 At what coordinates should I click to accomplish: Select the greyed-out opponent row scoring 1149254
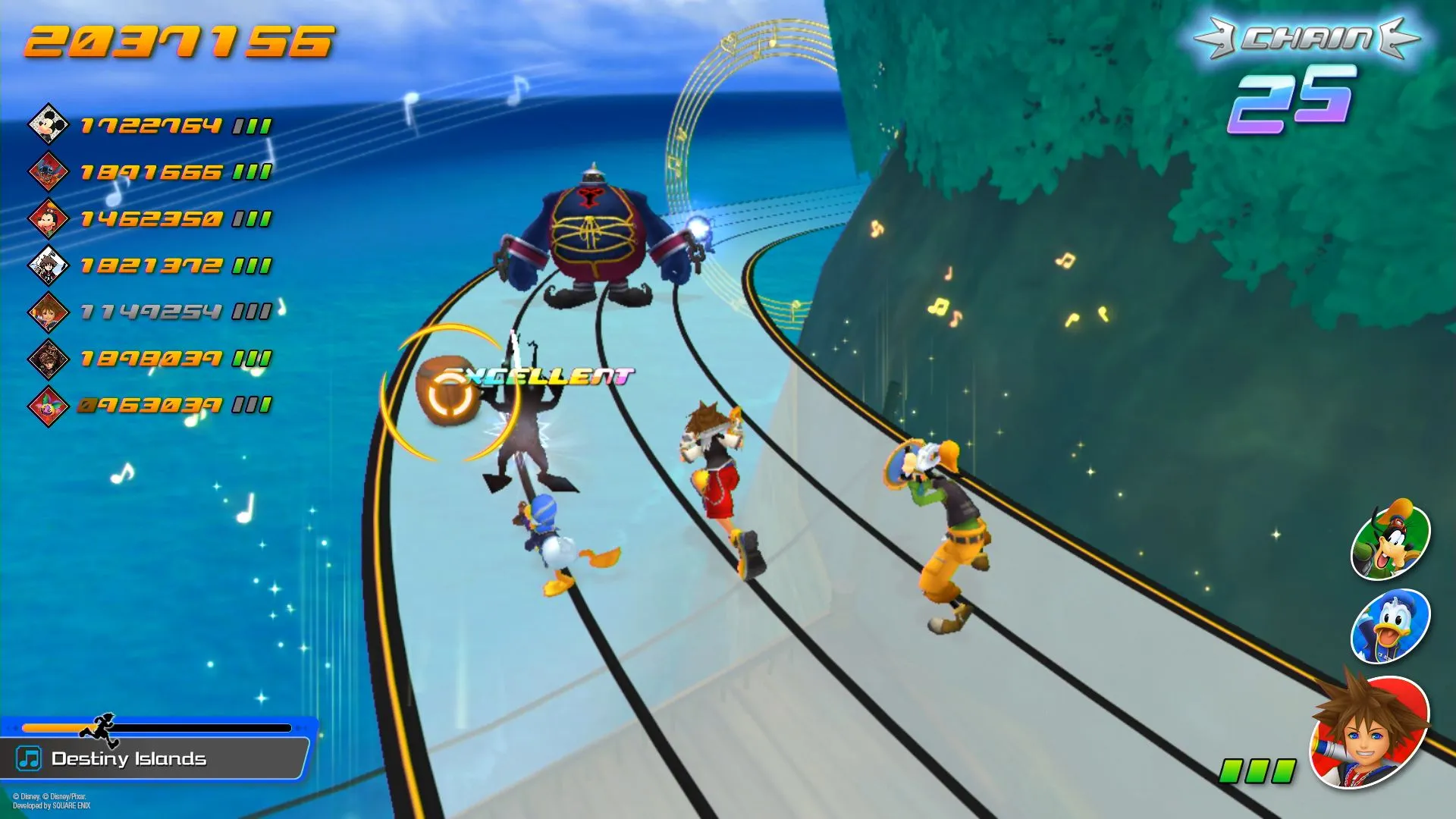click(150, 312)
